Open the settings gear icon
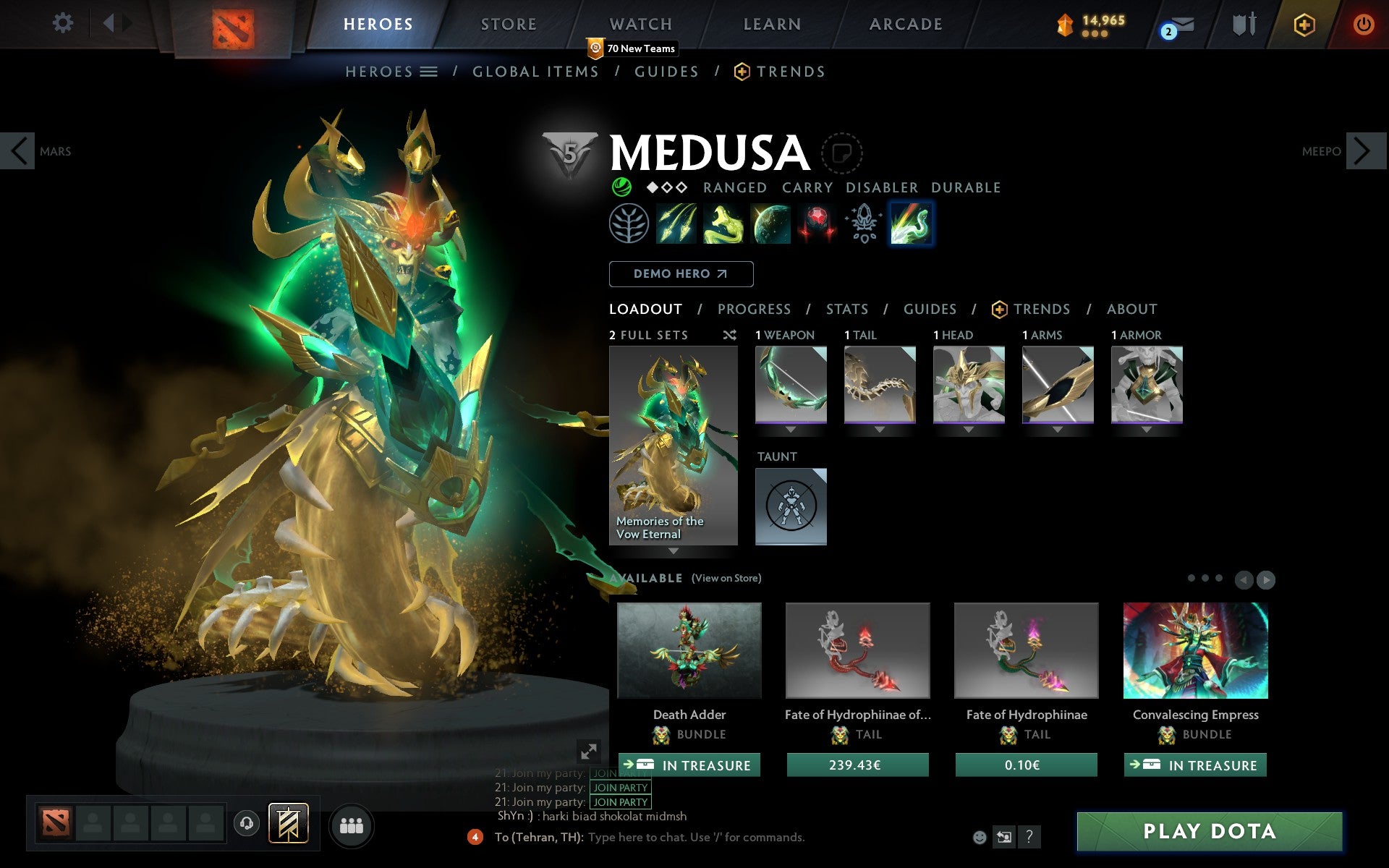This screenshot has height=868, width=1389. (x=64, y=22)
